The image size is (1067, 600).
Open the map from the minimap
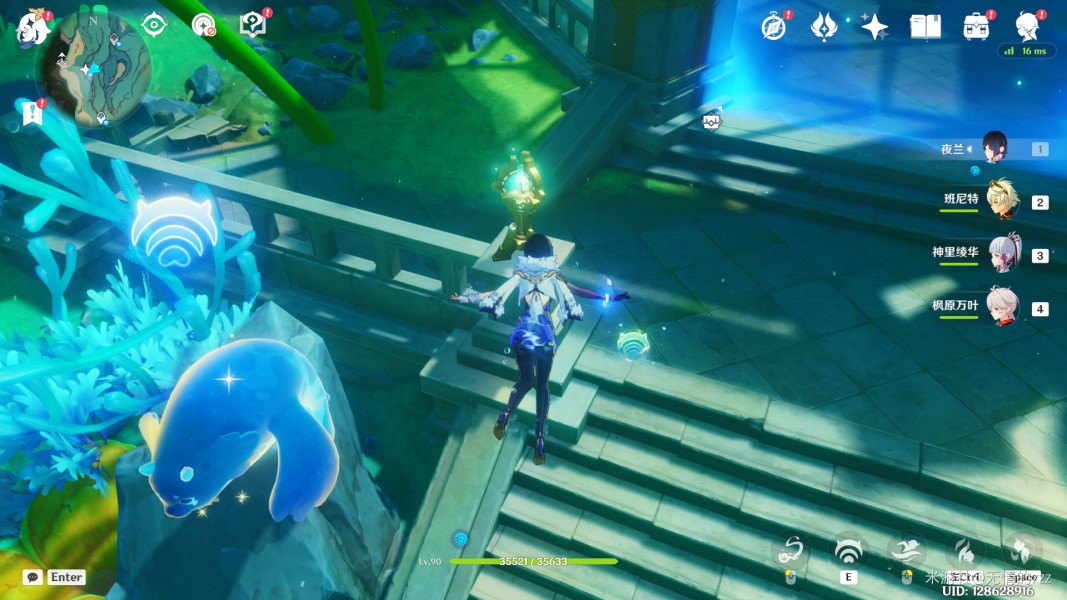(93, 68)
